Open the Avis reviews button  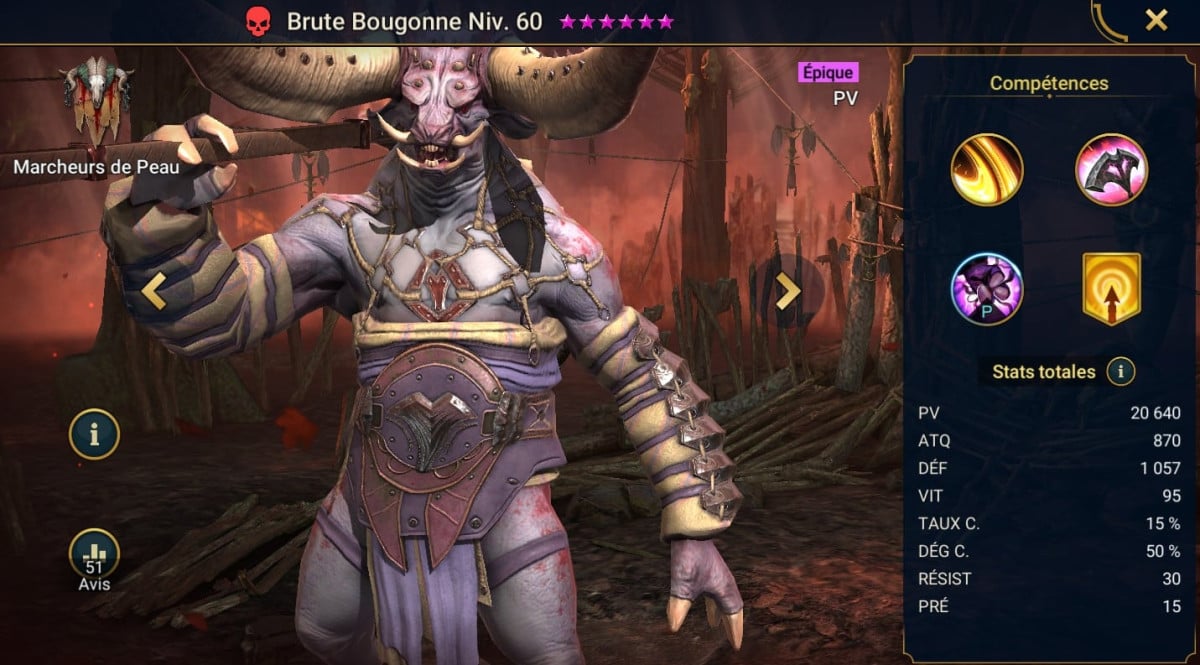[x=94, y=557]
